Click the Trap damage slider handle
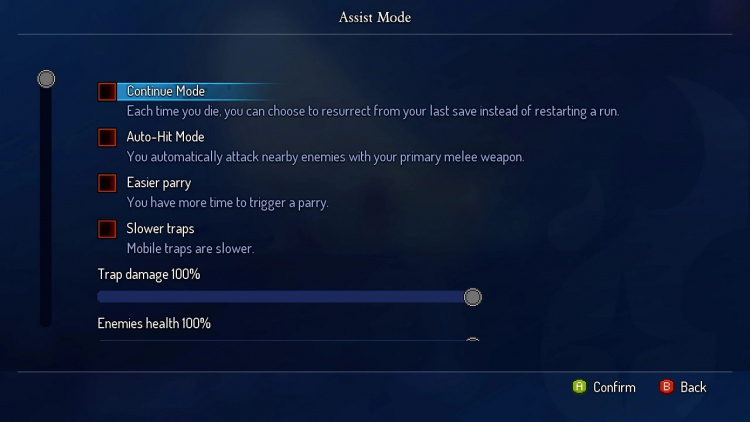750x422 pixels. (x=473, y=297)
